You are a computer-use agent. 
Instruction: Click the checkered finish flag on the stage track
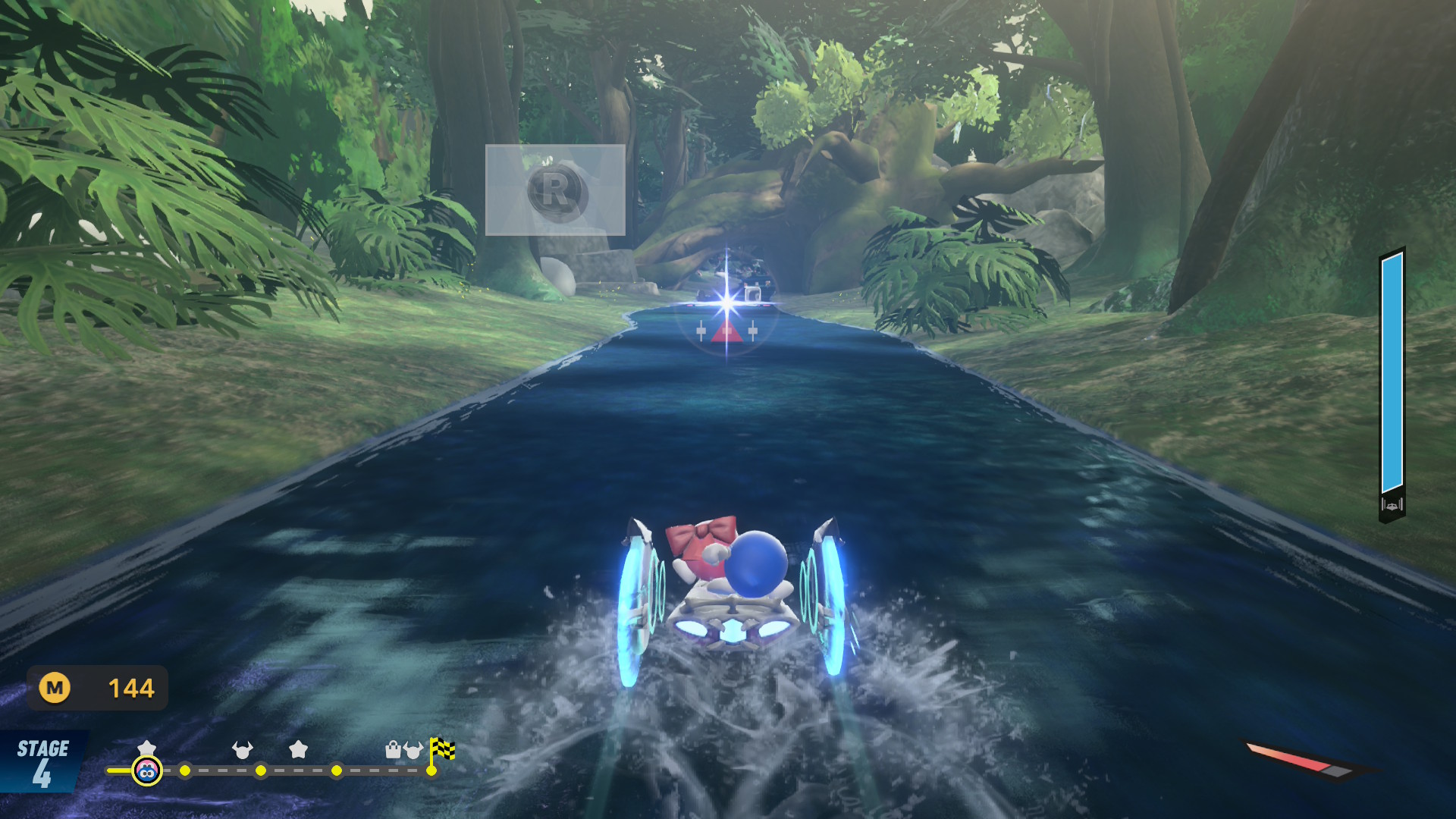coord(442,749)
